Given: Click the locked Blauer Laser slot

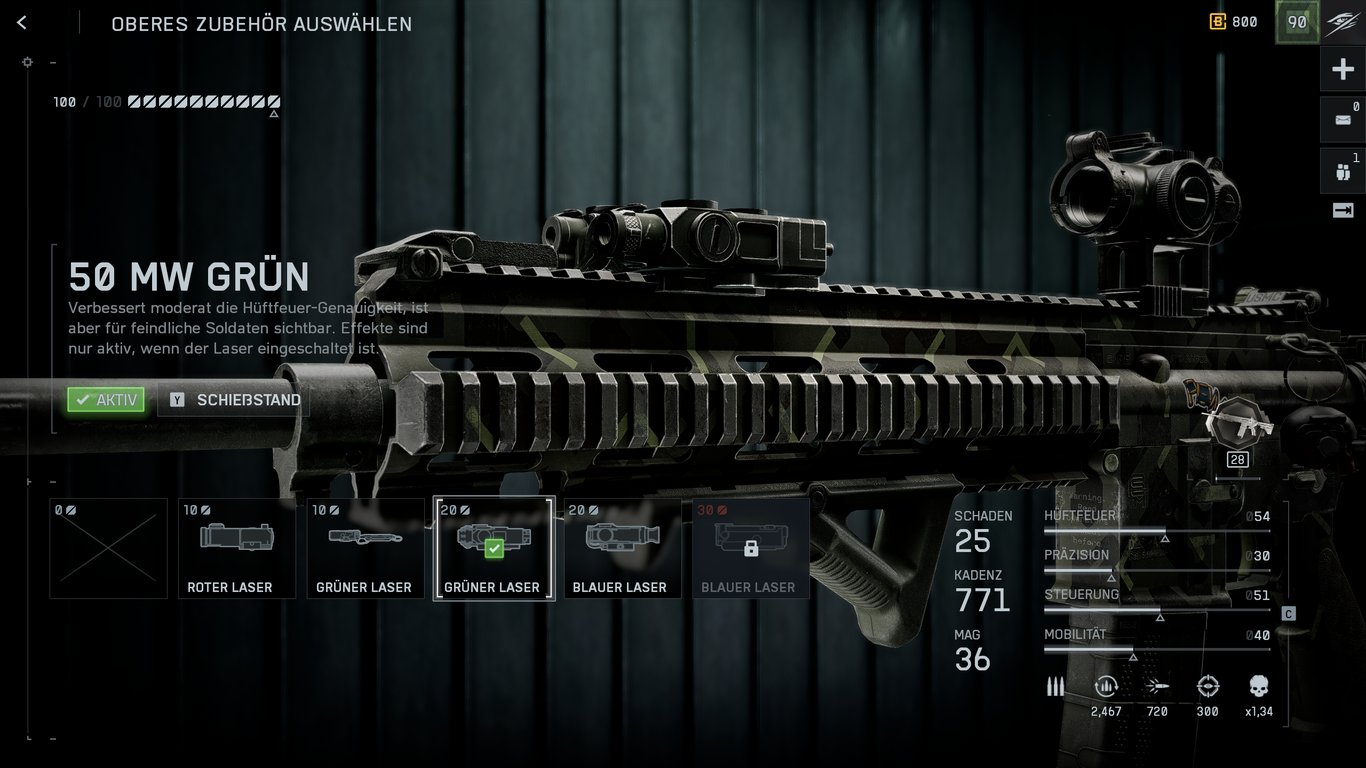Looking at the screenshot, I should (x=750, y=548).
